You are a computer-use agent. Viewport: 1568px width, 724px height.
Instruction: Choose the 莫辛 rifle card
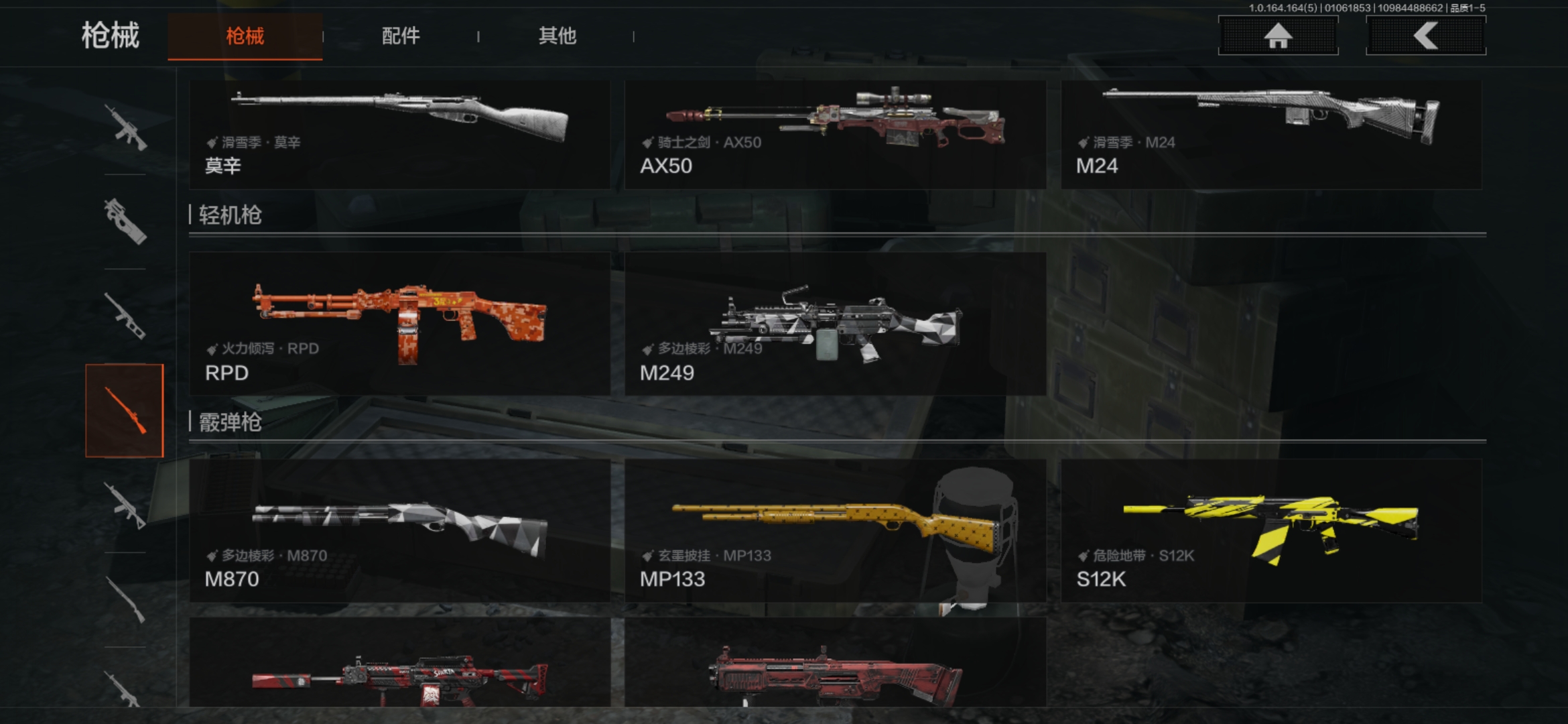tap(399, 134)
